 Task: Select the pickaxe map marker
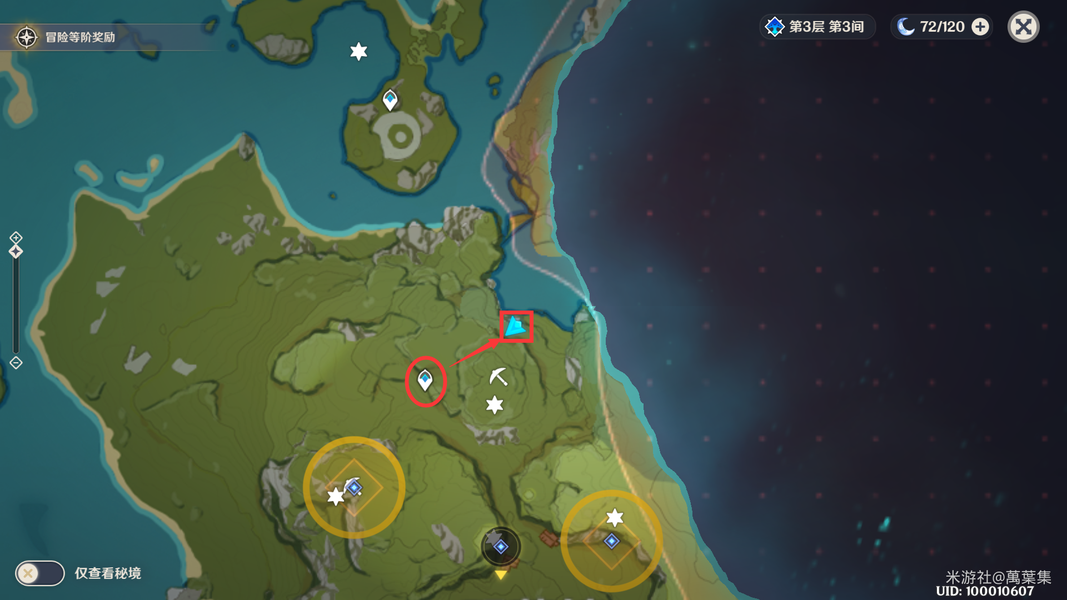click(498, 376)
